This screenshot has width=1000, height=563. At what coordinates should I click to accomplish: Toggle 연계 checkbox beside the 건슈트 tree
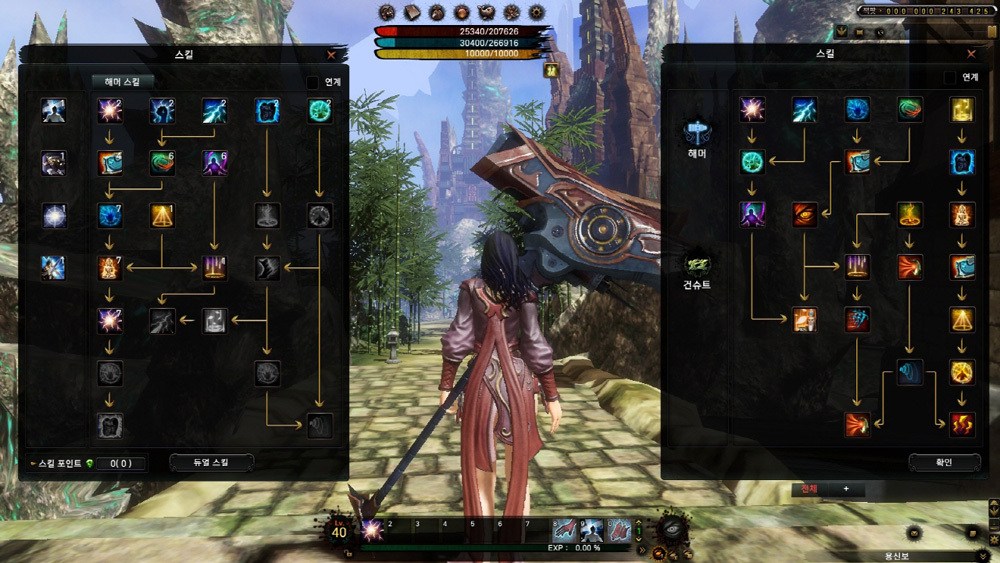coord(950,77)
